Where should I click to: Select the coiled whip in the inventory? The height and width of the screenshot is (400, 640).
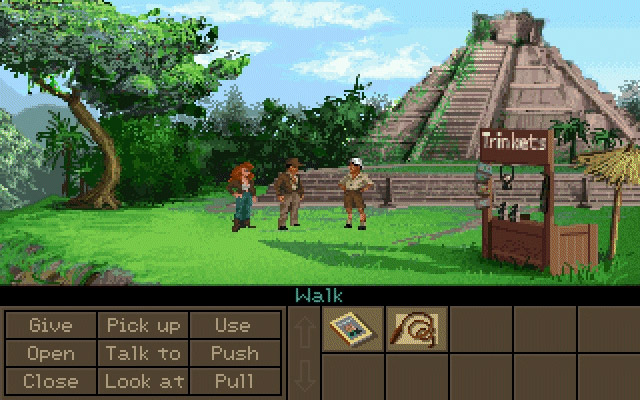[x=417, y=328]
